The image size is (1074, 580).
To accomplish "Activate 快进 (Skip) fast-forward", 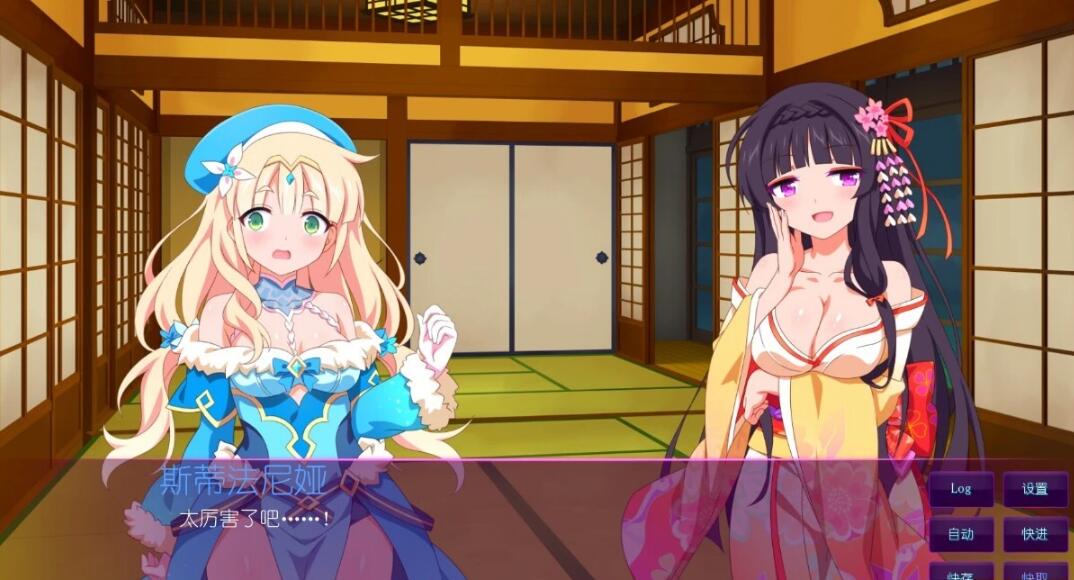I will click(x=1035, y=534).
